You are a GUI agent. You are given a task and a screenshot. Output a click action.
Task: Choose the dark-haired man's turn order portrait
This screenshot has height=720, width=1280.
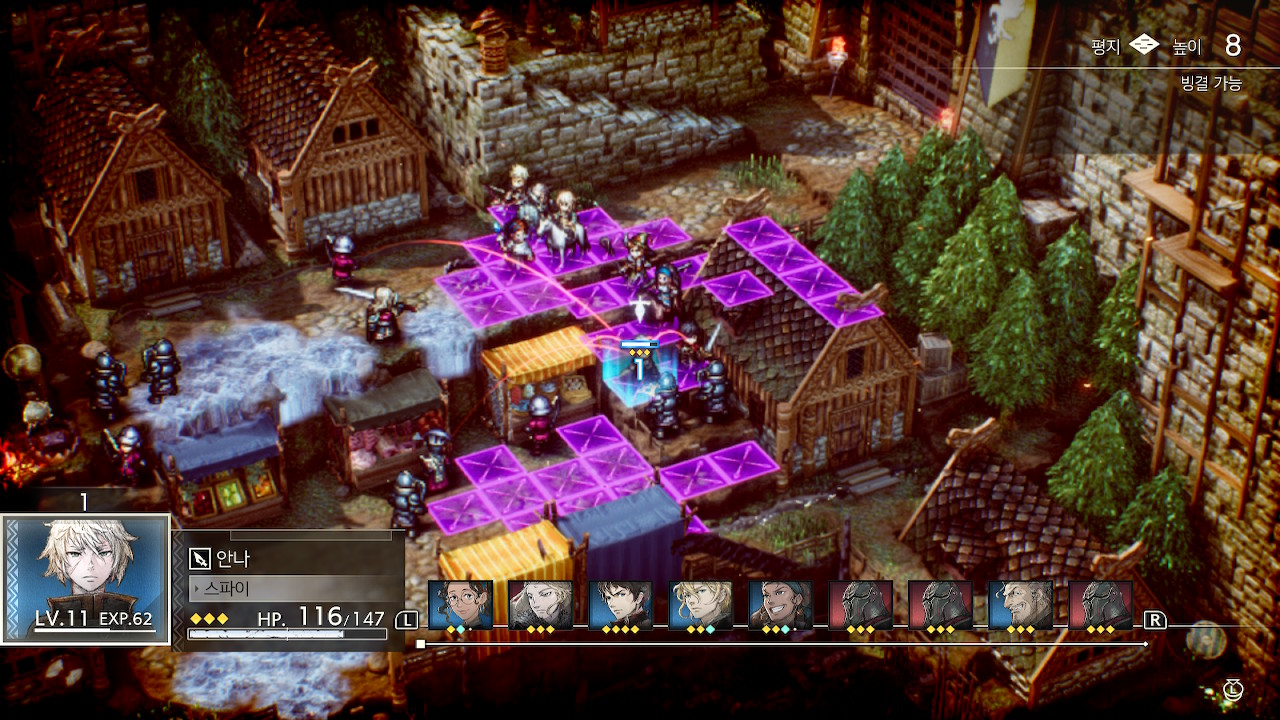coord(620,604)
